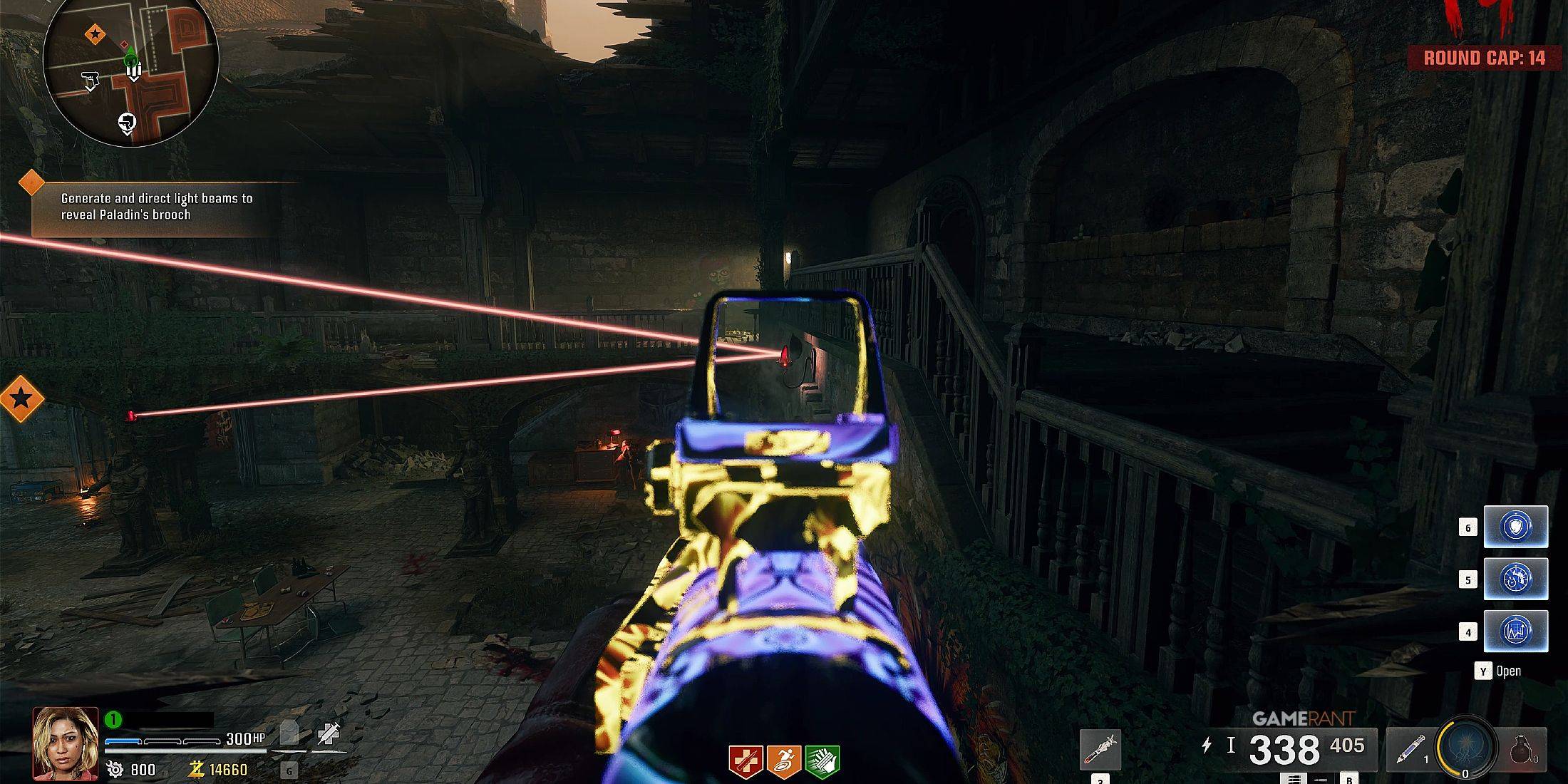The height and width of the screenshot is (784, 1568).
Task: Select the player character portrait
Action: coord(65,743)
